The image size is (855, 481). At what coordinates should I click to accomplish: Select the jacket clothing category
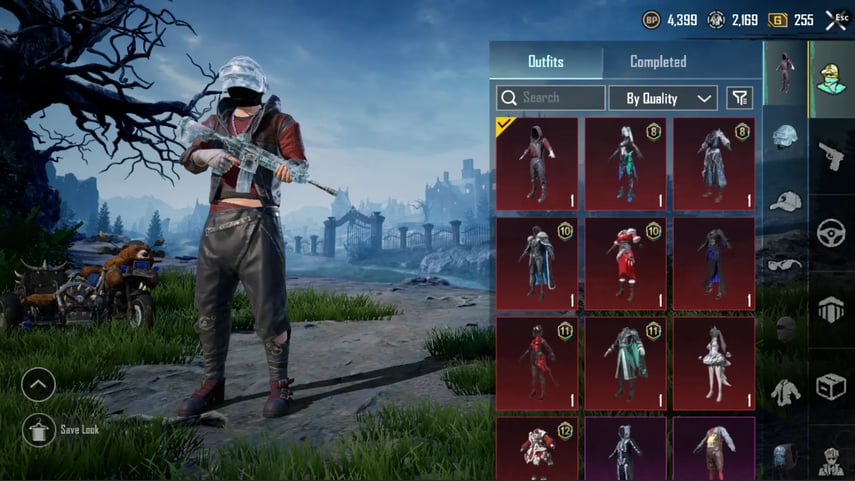785,392
